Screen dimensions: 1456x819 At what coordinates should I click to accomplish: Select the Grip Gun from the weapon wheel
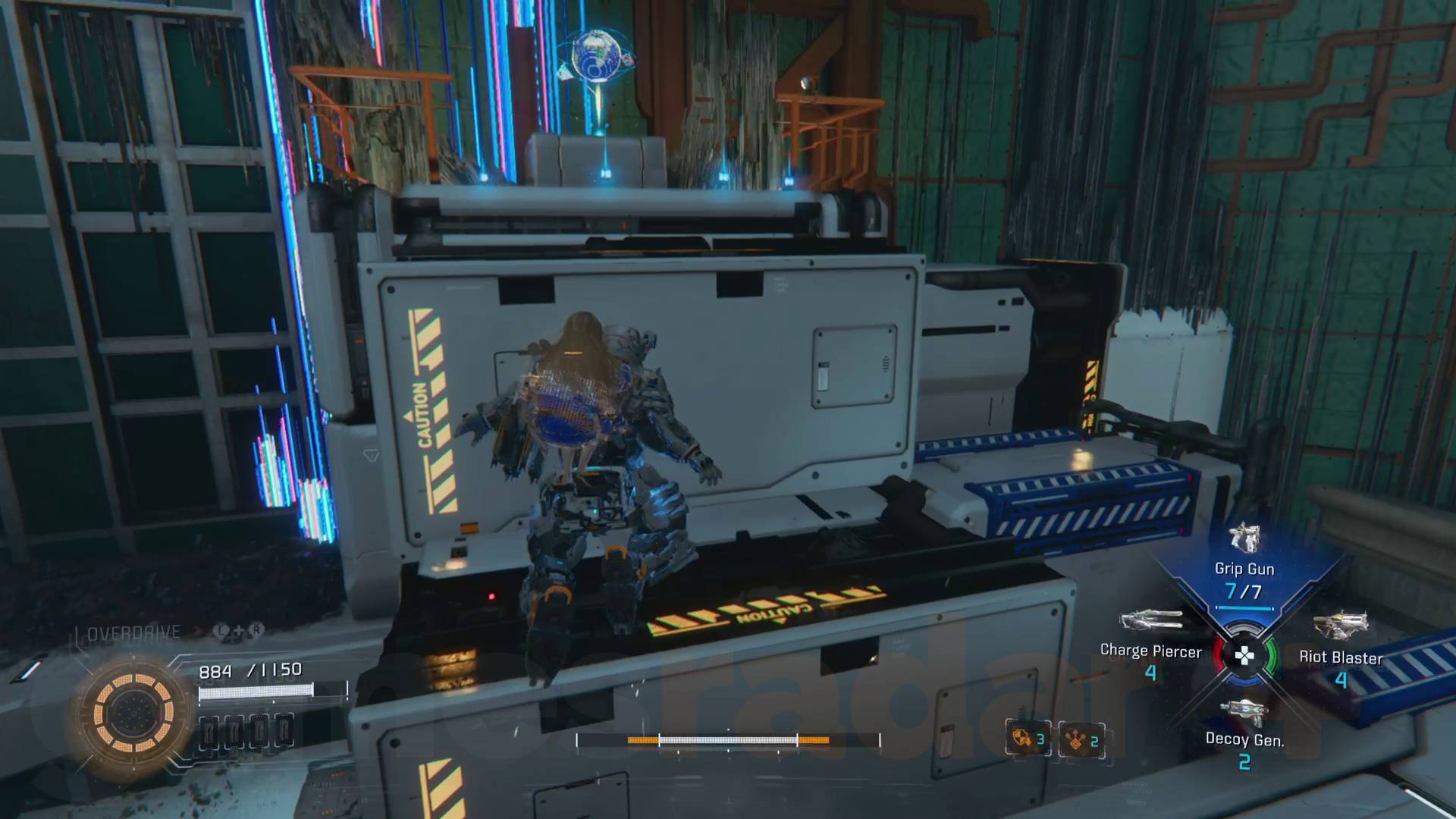click(1244, 541)
